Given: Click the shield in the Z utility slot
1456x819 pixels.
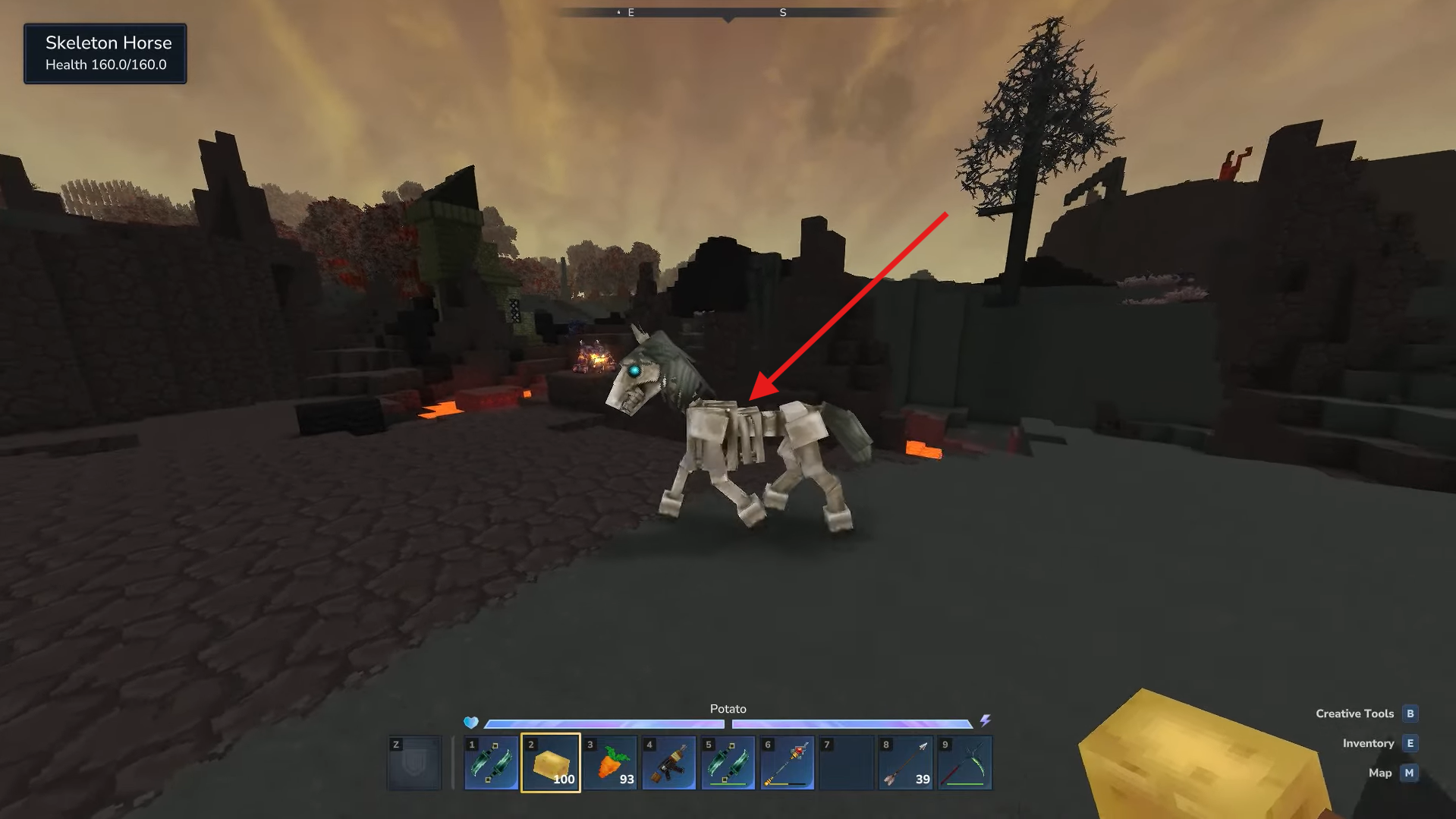Looking at the screenshot, I should pyautogui.click(x=414, y=762).
